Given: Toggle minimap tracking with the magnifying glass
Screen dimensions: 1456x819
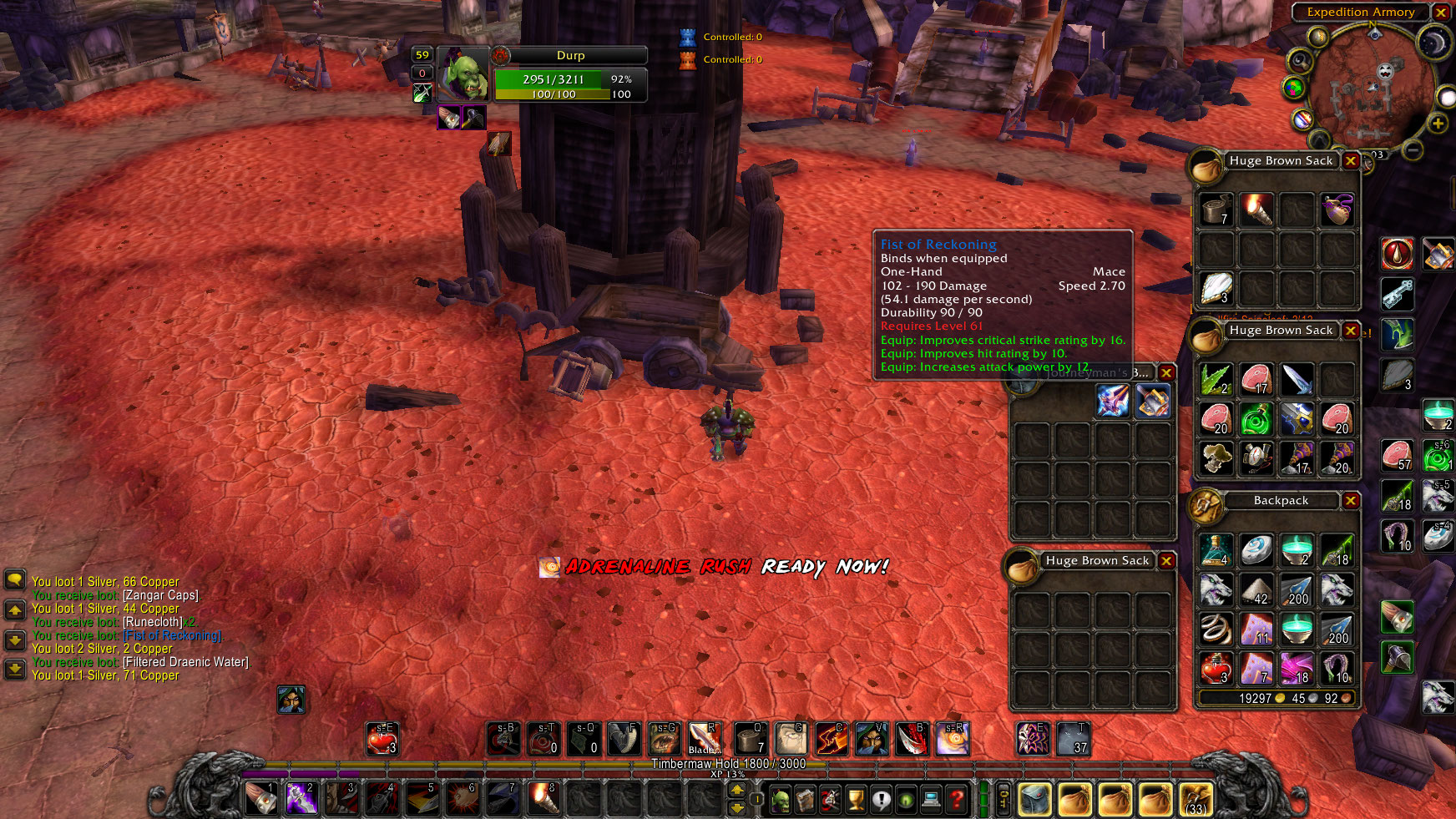Looking at the screenshot, I should (1299, 61).
